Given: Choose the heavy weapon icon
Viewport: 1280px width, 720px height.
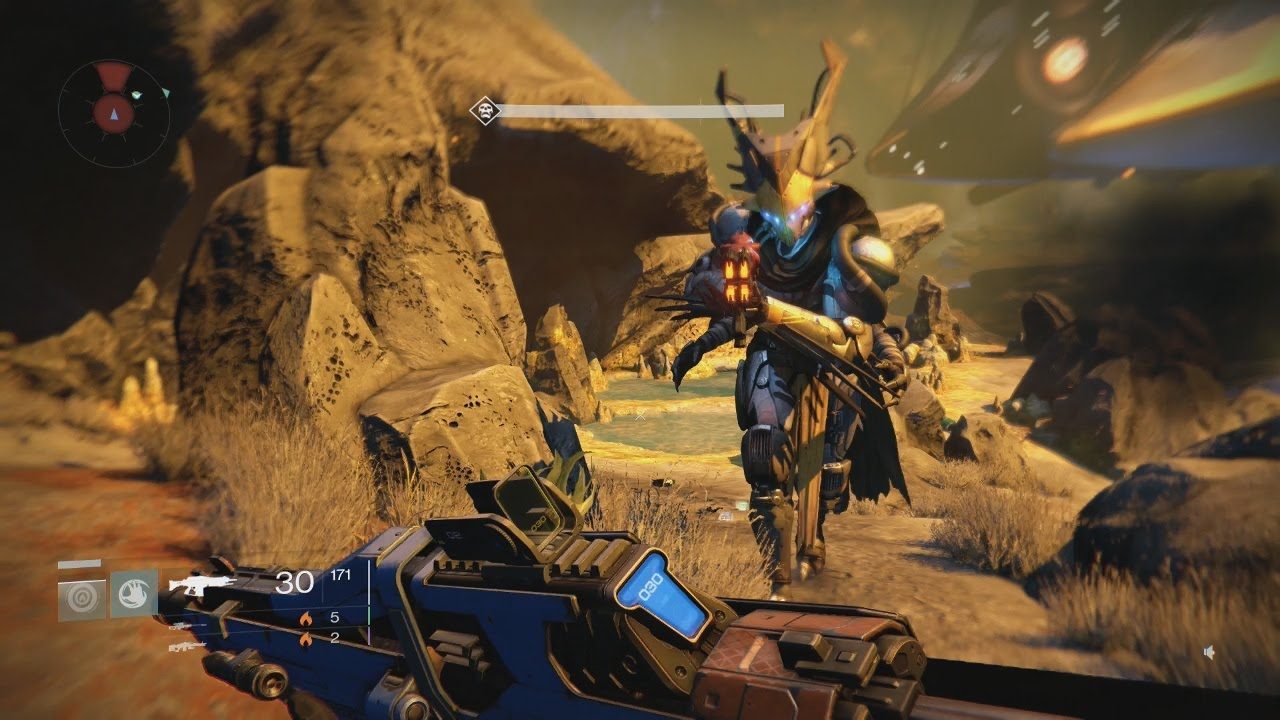Looking at the screenshot, I should click(x=187, y=646).
